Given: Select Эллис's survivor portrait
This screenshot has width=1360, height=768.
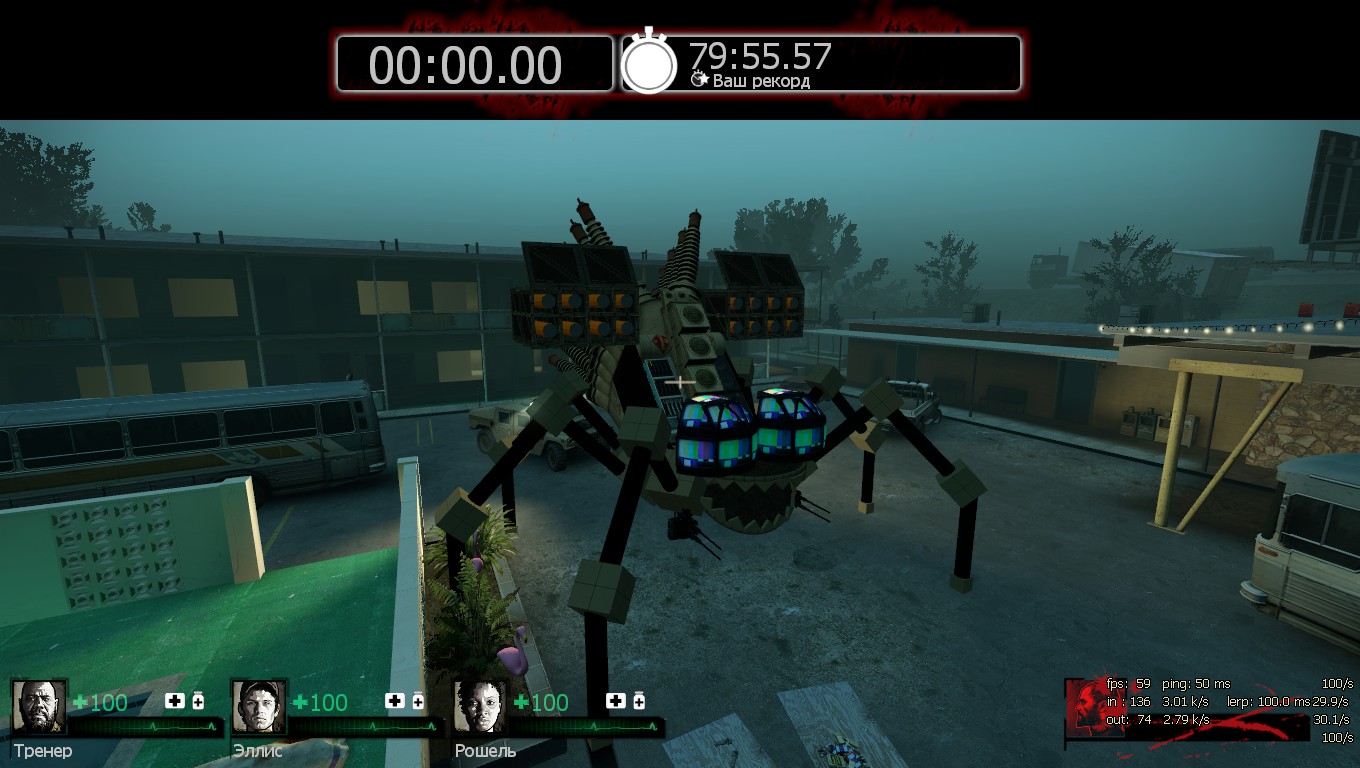Looking at the screenshot, I should coord(259,707).
